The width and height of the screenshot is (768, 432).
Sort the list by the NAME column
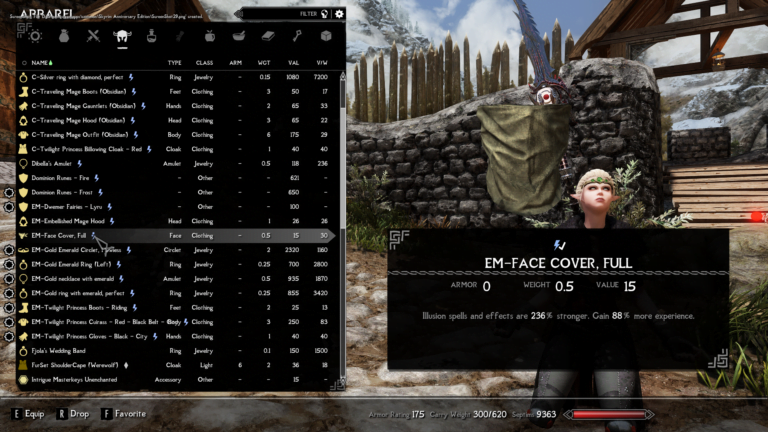click(x=42, y=62)
